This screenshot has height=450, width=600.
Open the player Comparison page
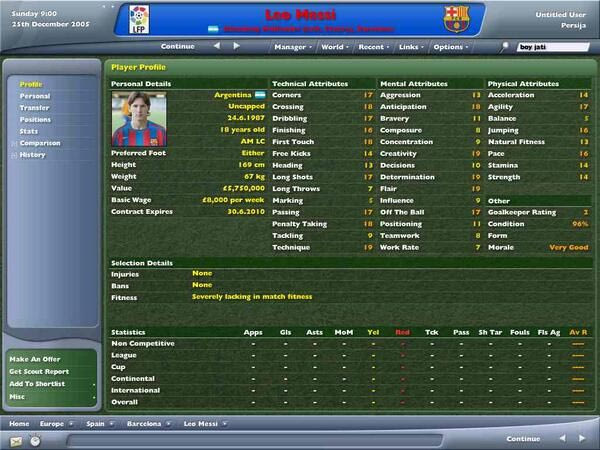[40, 143]
